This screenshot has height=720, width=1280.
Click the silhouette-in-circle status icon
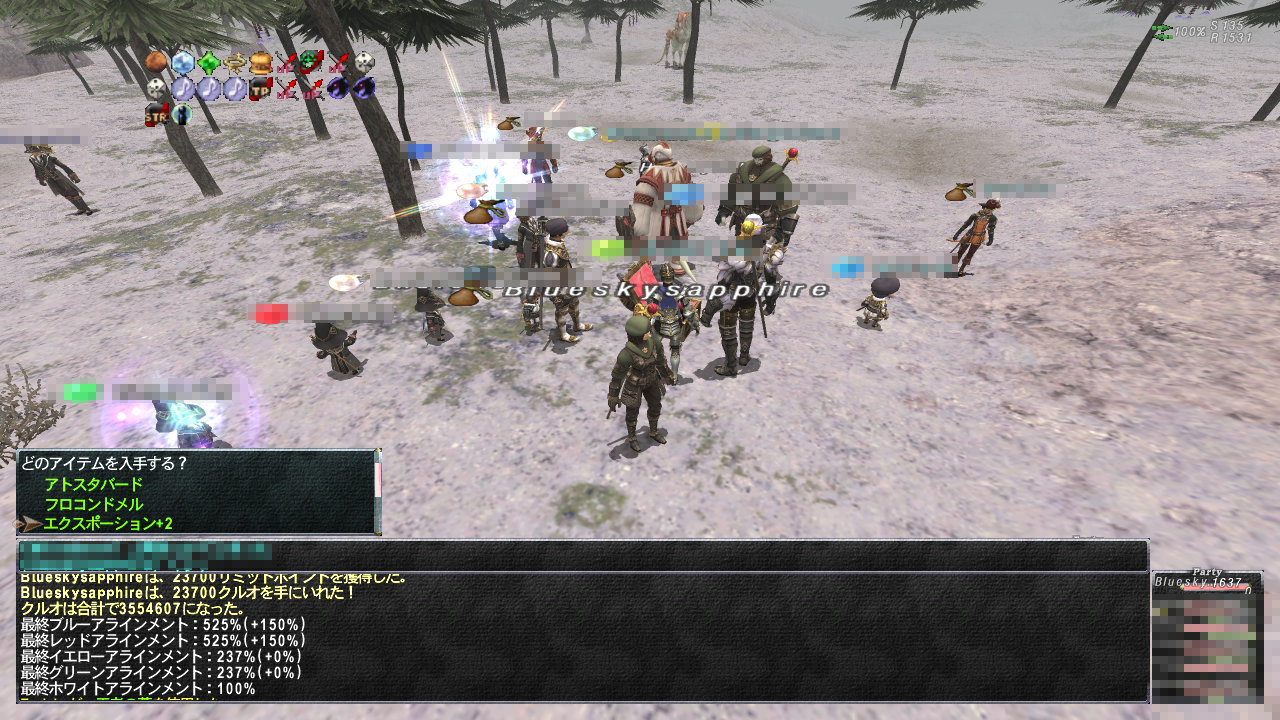pyautogui.click(x=182, y=114)
